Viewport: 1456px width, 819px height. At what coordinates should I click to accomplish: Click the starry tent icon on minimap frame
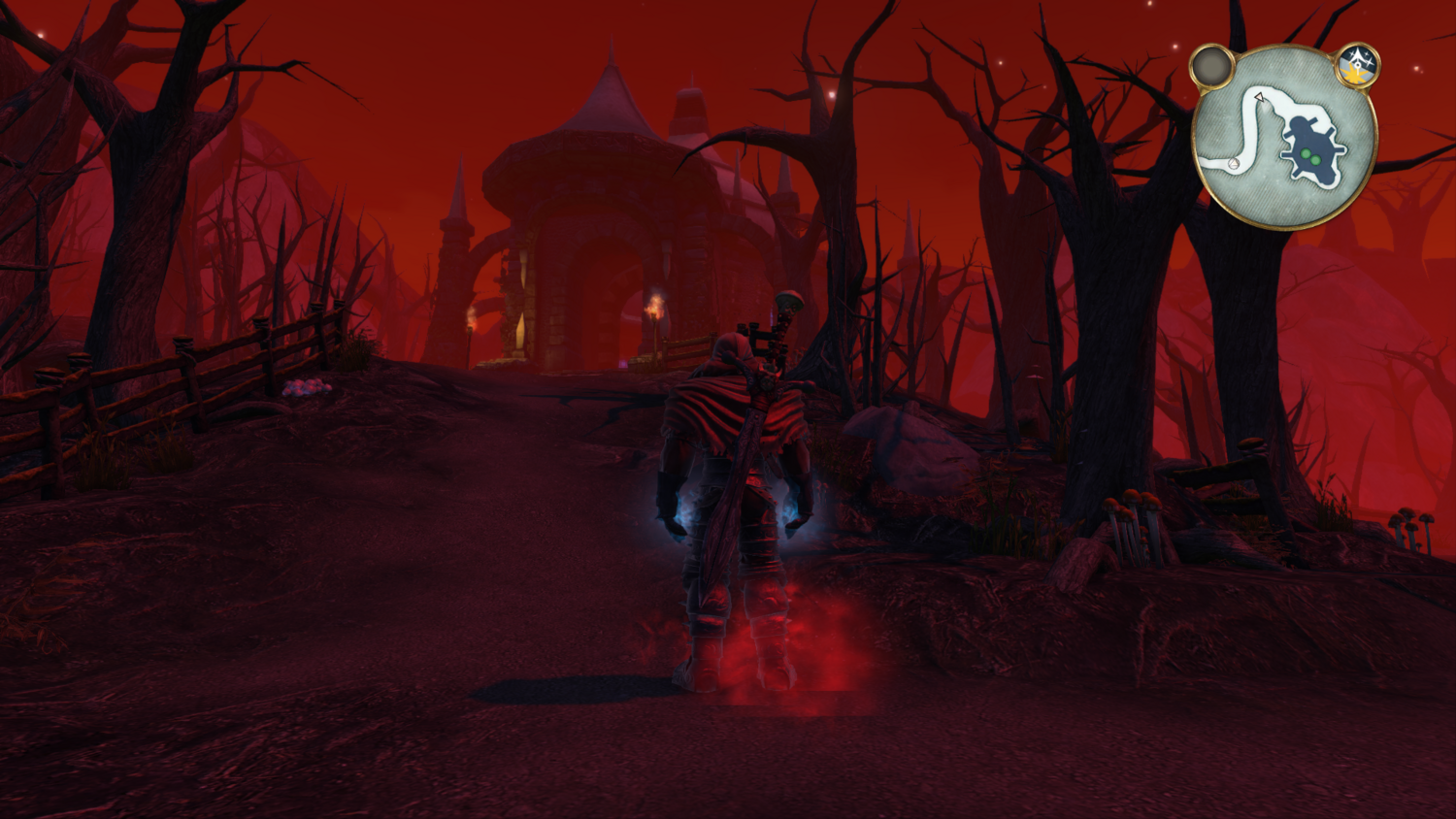tap(1357, 66)
